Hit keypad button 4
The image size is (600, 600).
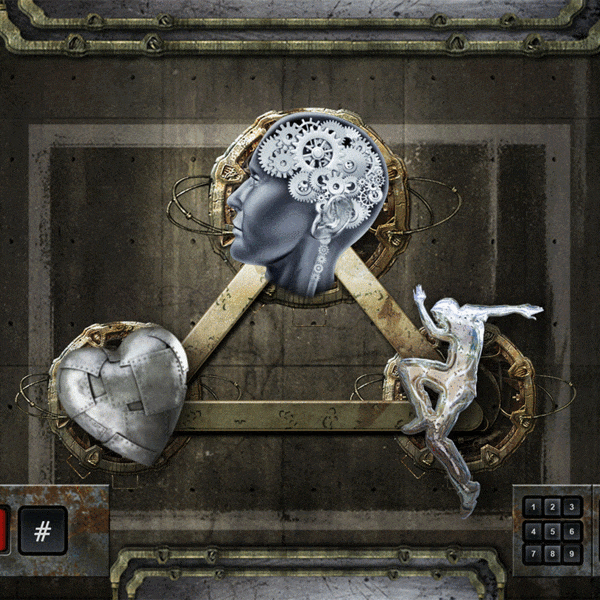(533, 530)
